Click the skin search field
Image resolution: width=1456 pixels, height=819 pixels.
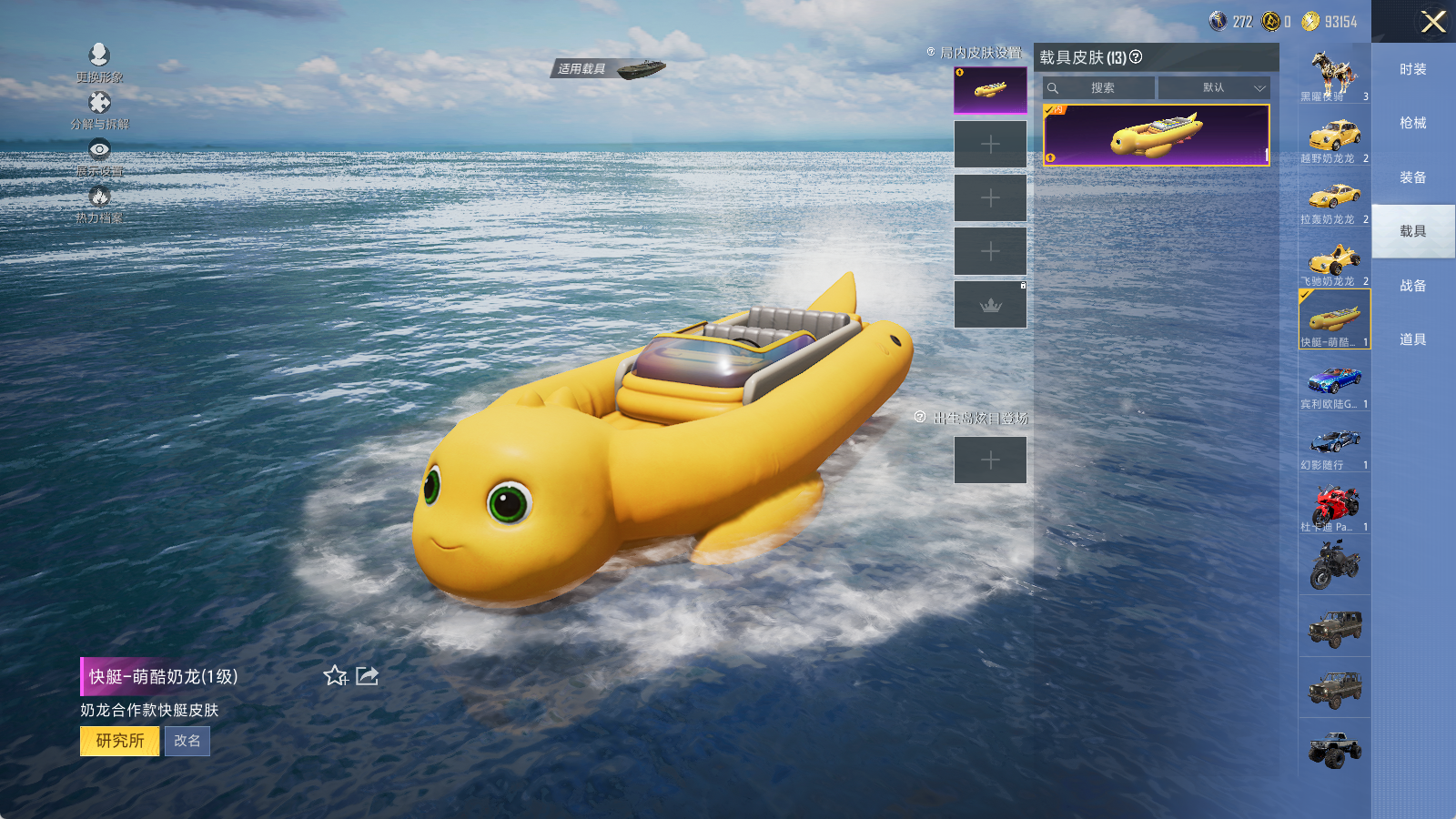point(1100,88)
